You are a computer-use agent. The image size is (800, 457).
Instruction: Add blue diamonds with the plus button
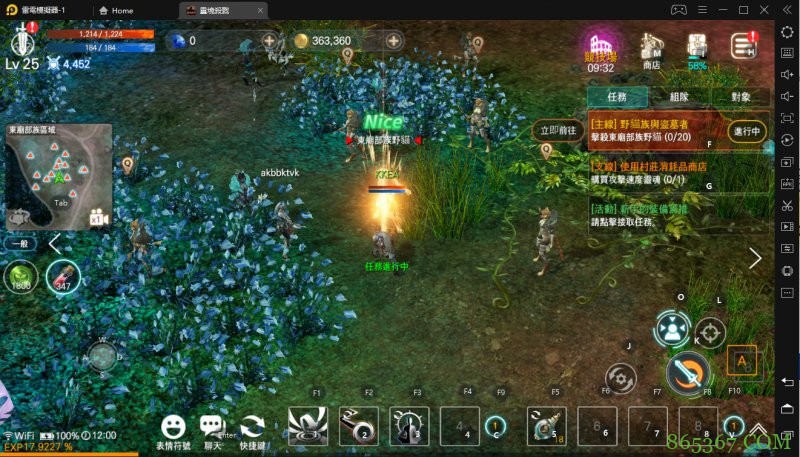coord(269,41)
